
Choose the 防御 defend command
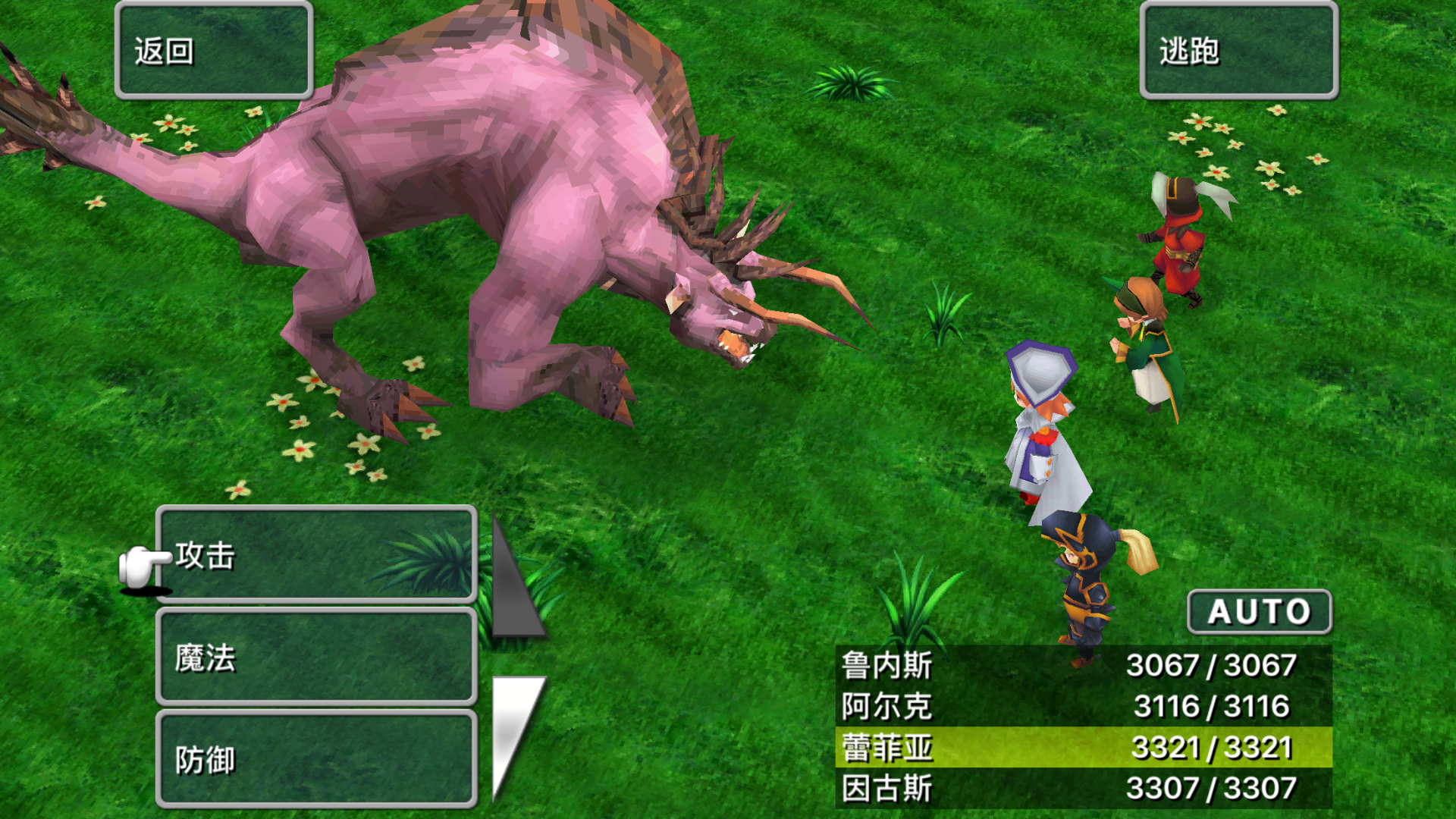316,759
